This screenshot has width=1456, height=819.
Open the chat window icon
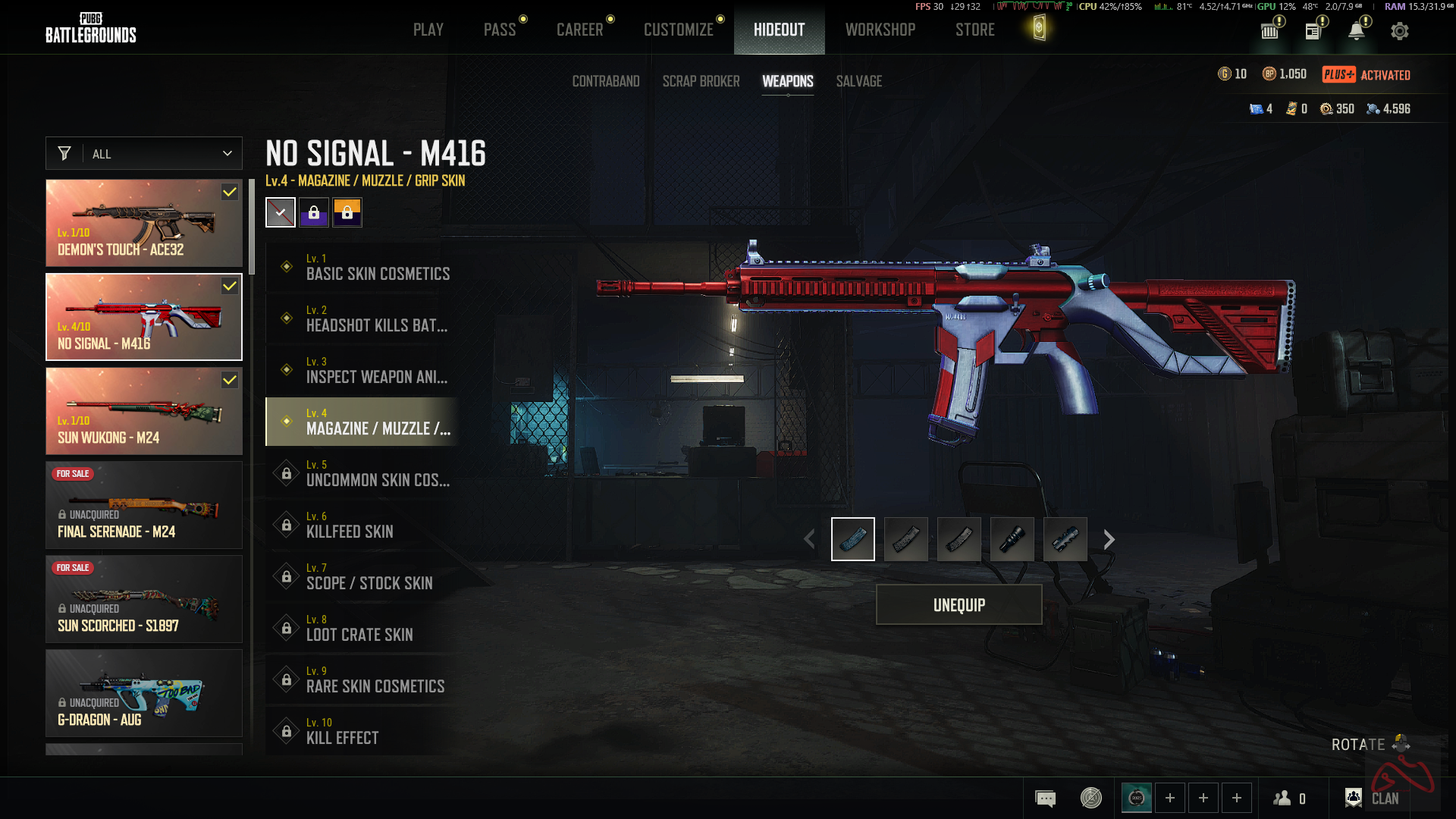[x=1045, y=798]
